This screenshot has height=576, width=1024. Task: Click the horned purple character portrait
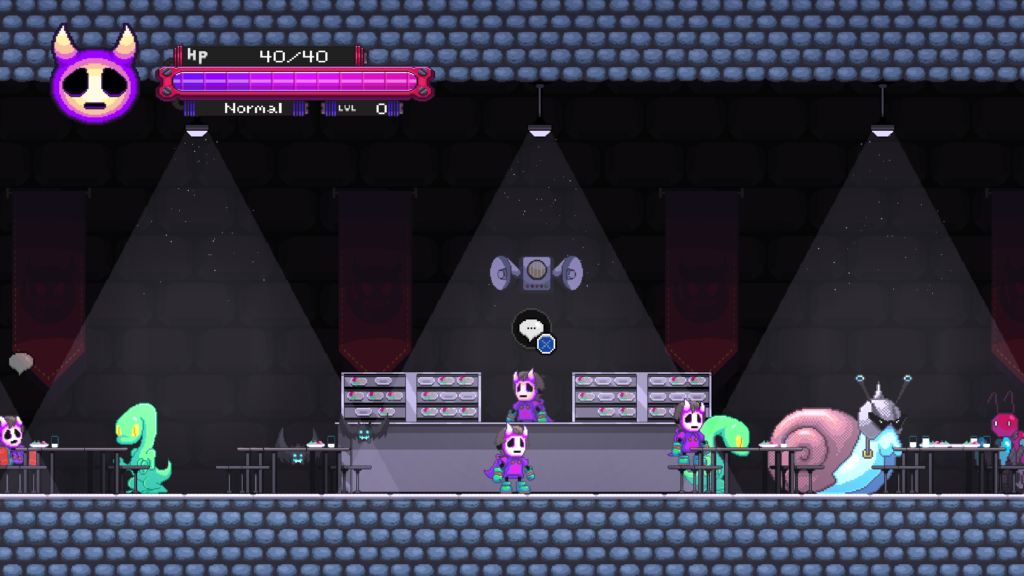[x=95, y=78]
